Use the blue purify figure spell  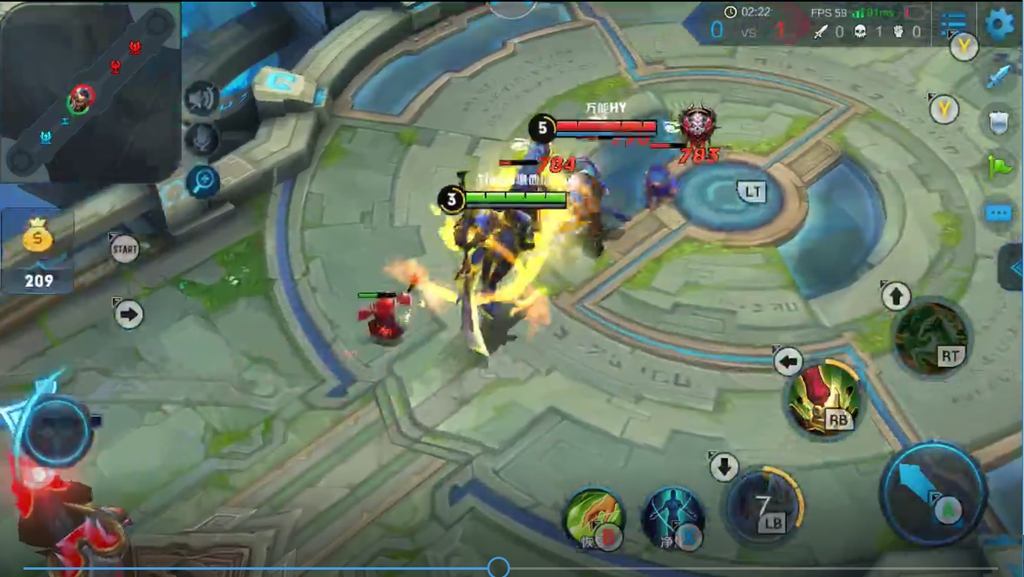click(672, 518)
